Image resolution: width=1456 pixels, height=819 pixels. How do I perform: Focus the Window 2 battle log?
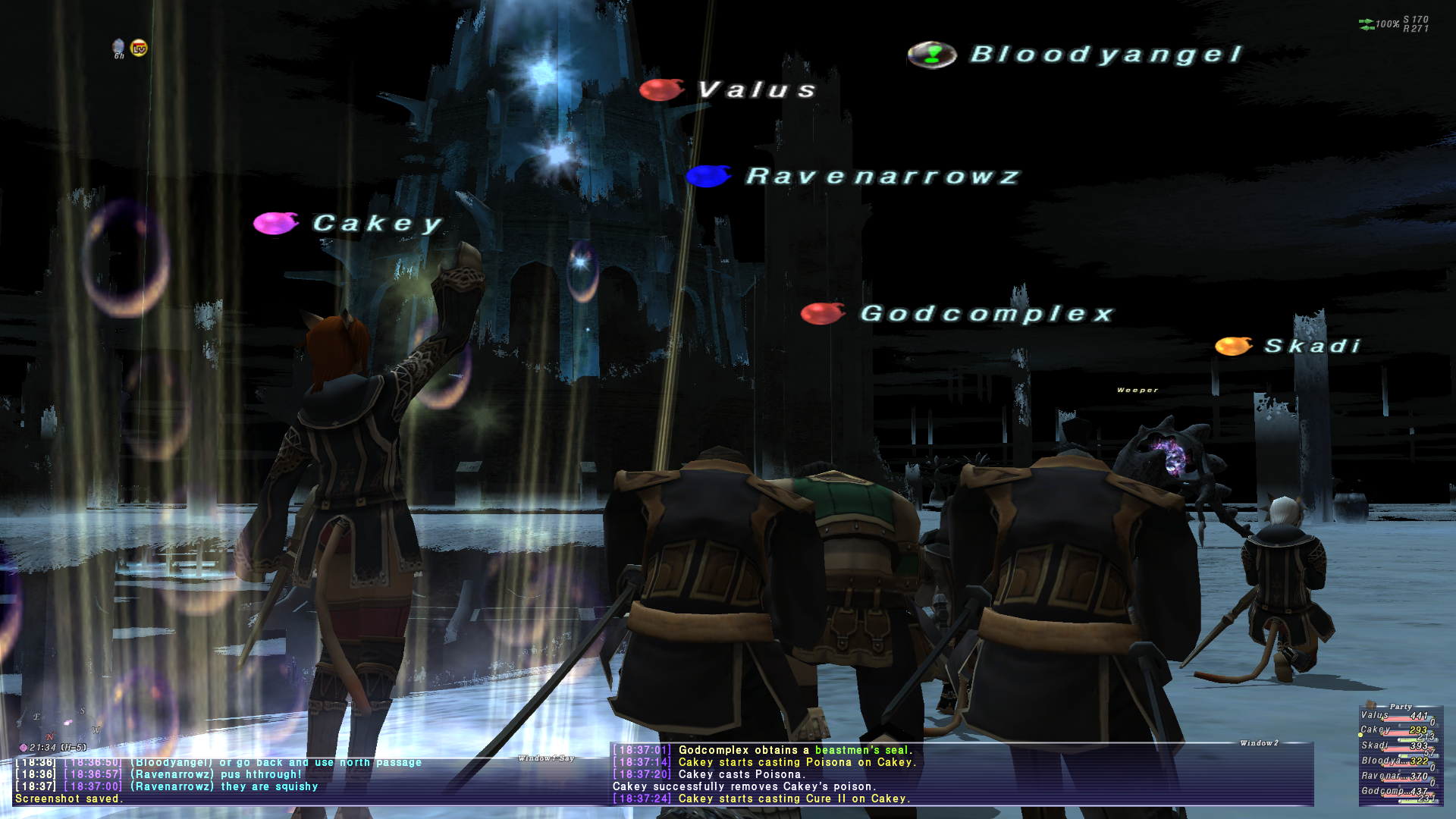(x=962, y=773)
